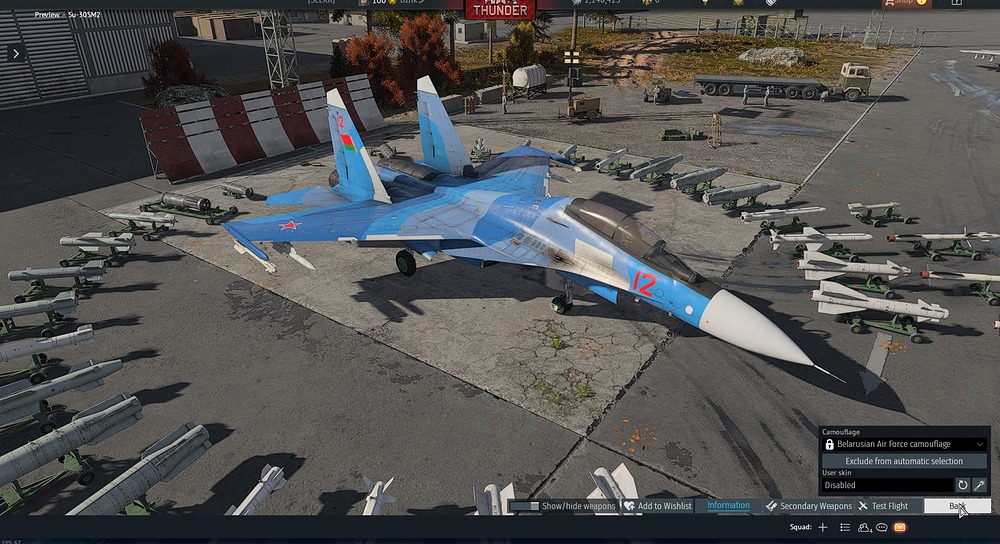
Task: Select the User skin Disabled field
Action: [886, 485]
